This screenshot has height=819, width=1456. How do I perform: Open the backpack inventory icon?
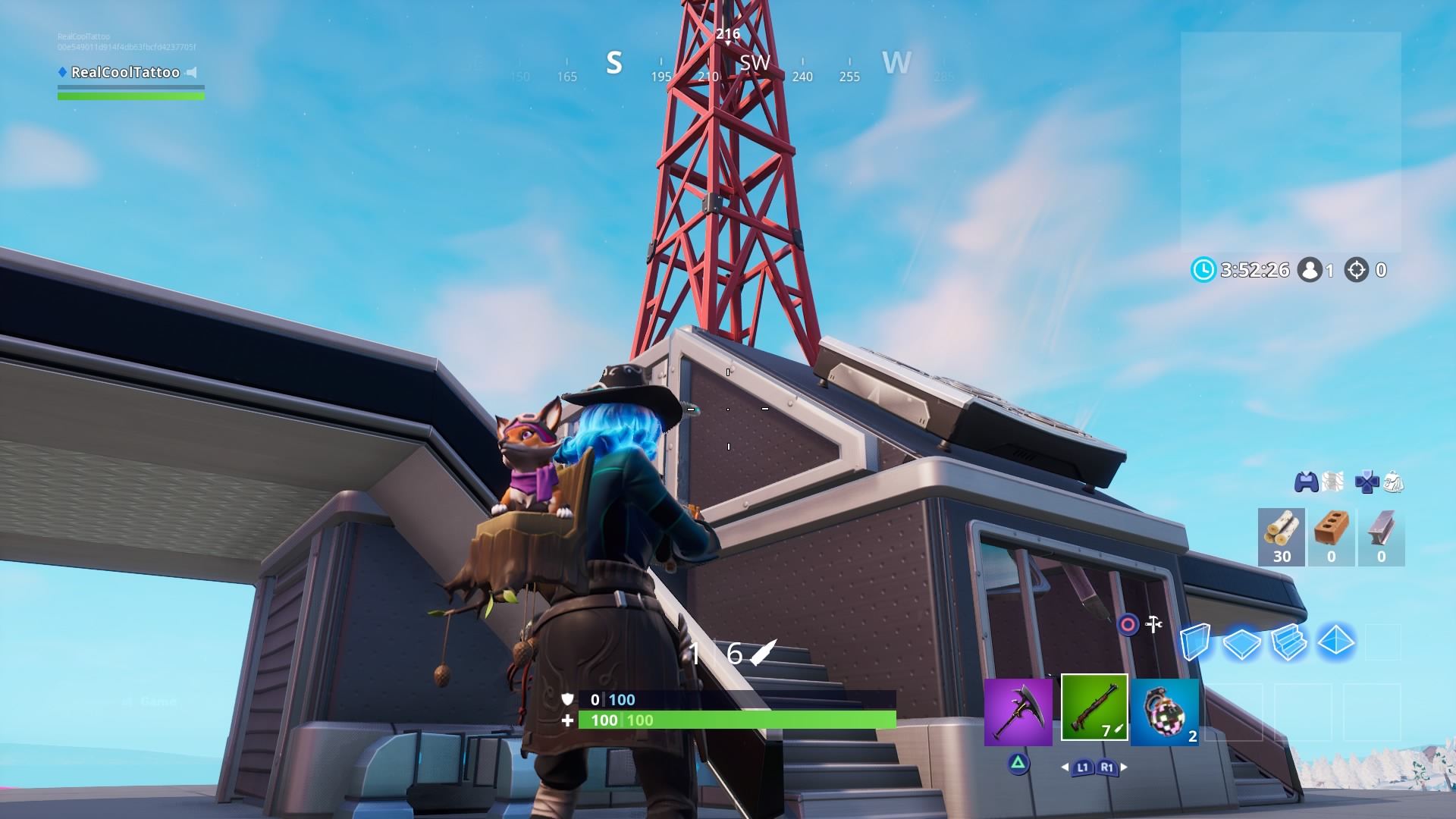(x=1394, y=482)
